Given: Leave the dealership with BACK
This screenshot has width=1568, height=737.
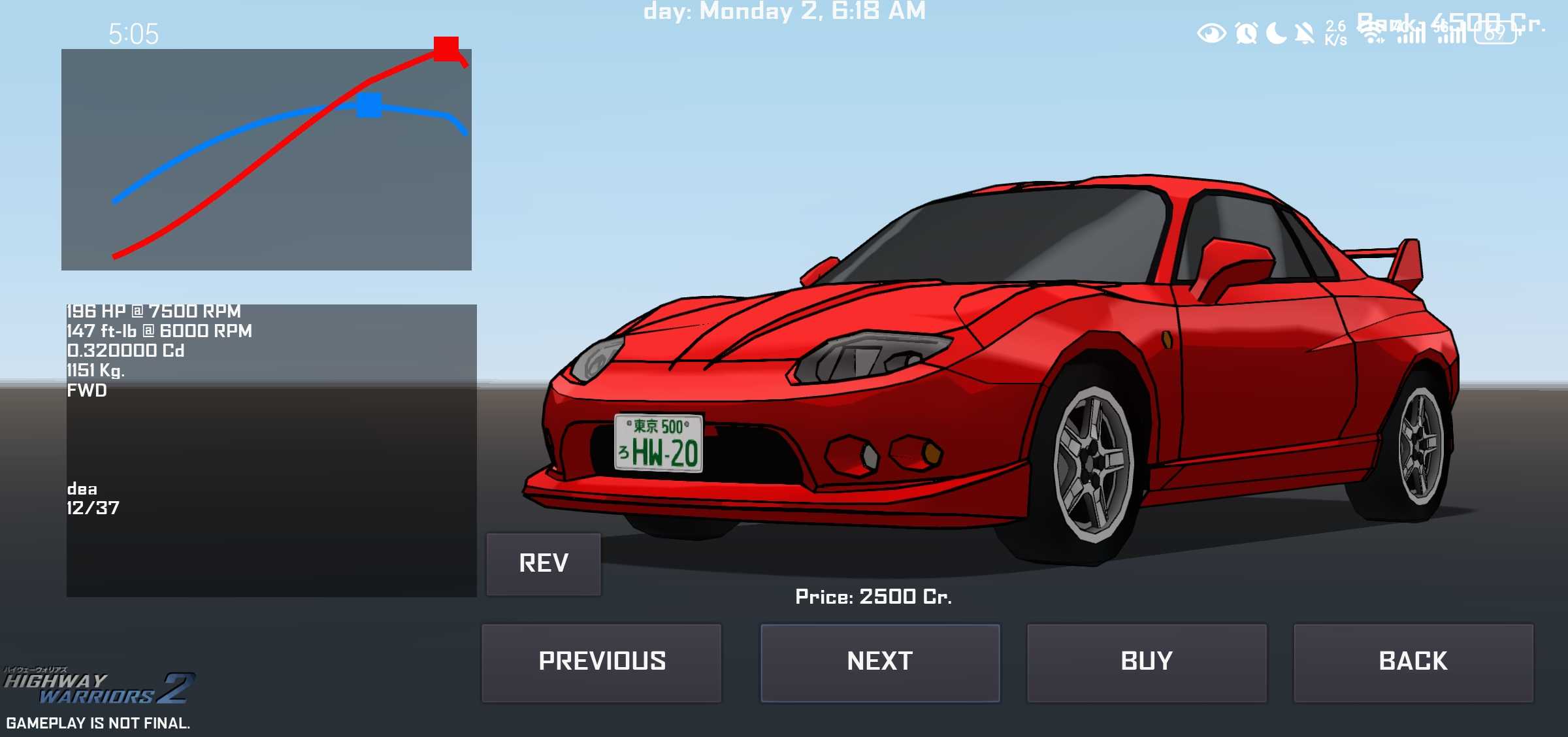Looking at the screenshot, I should [x=1413, y=663].
